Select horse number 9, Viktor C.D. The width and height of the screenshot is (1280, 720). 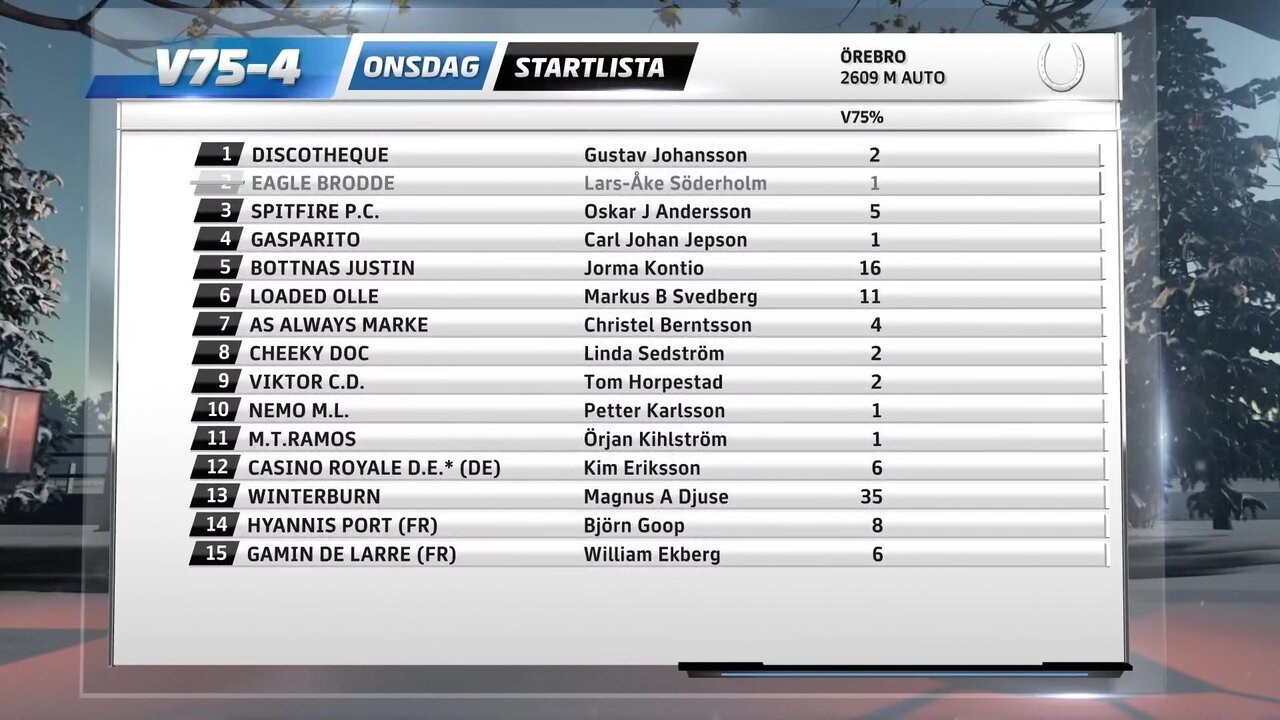306,382
